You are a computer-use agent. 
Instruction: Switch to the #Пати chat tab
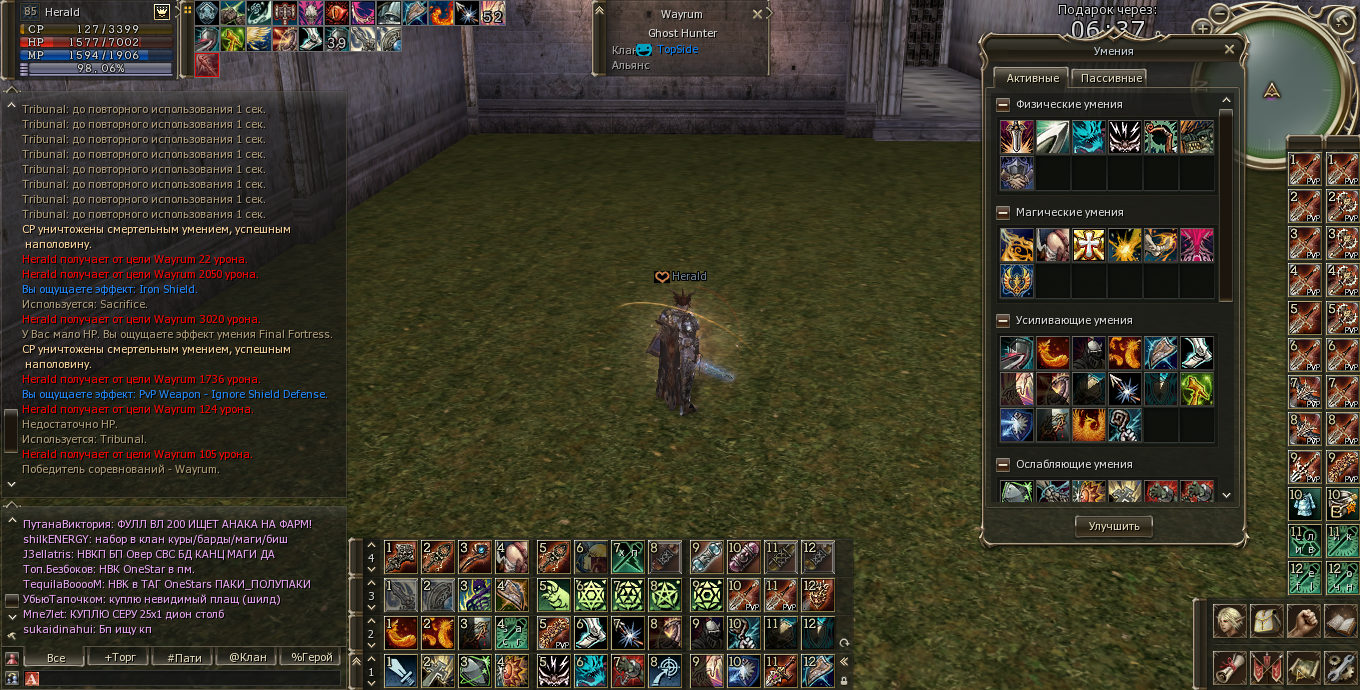click(x=184, y=657)
